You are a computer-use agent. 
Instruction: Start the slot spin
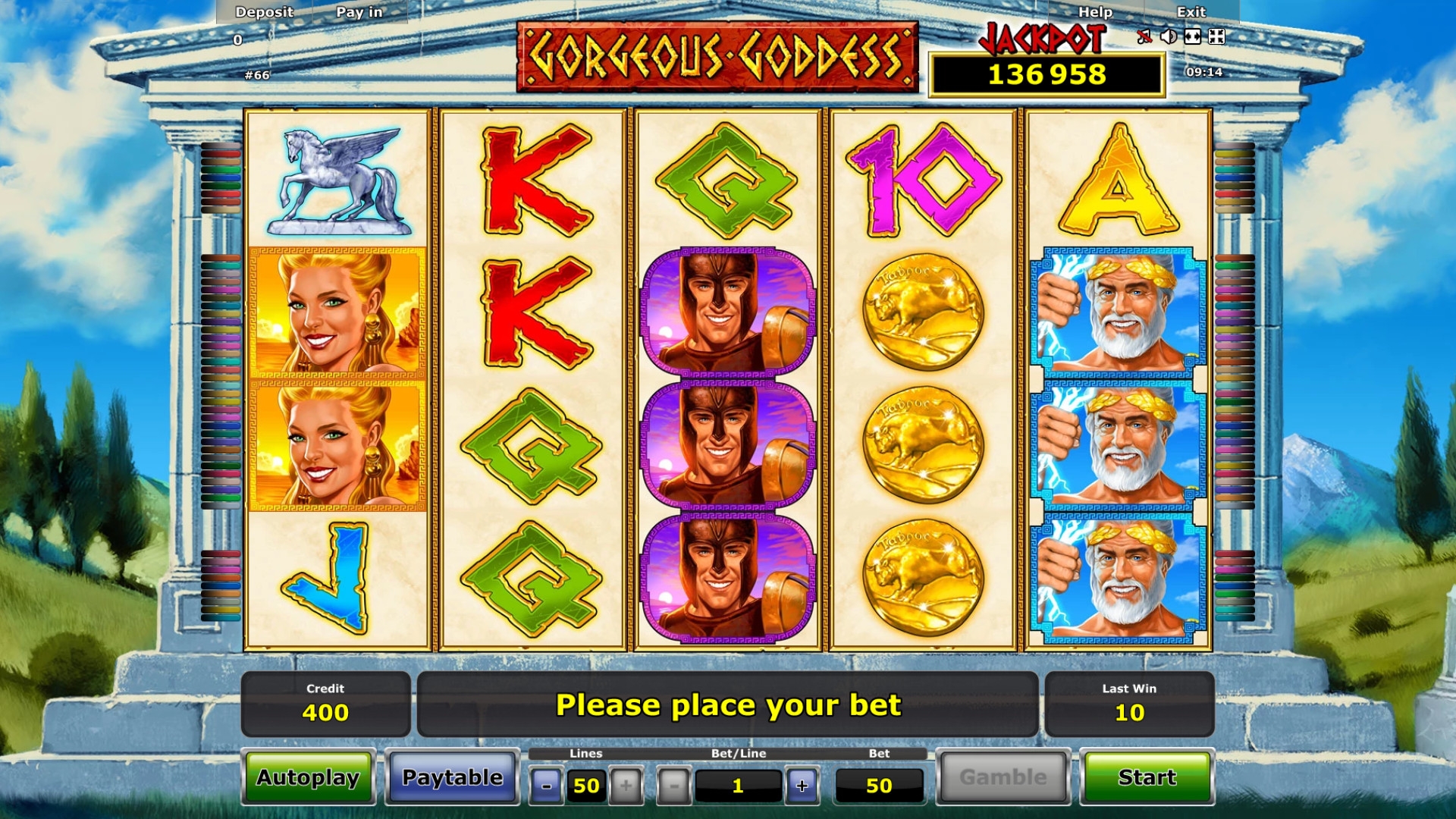tap(1146, 777)
